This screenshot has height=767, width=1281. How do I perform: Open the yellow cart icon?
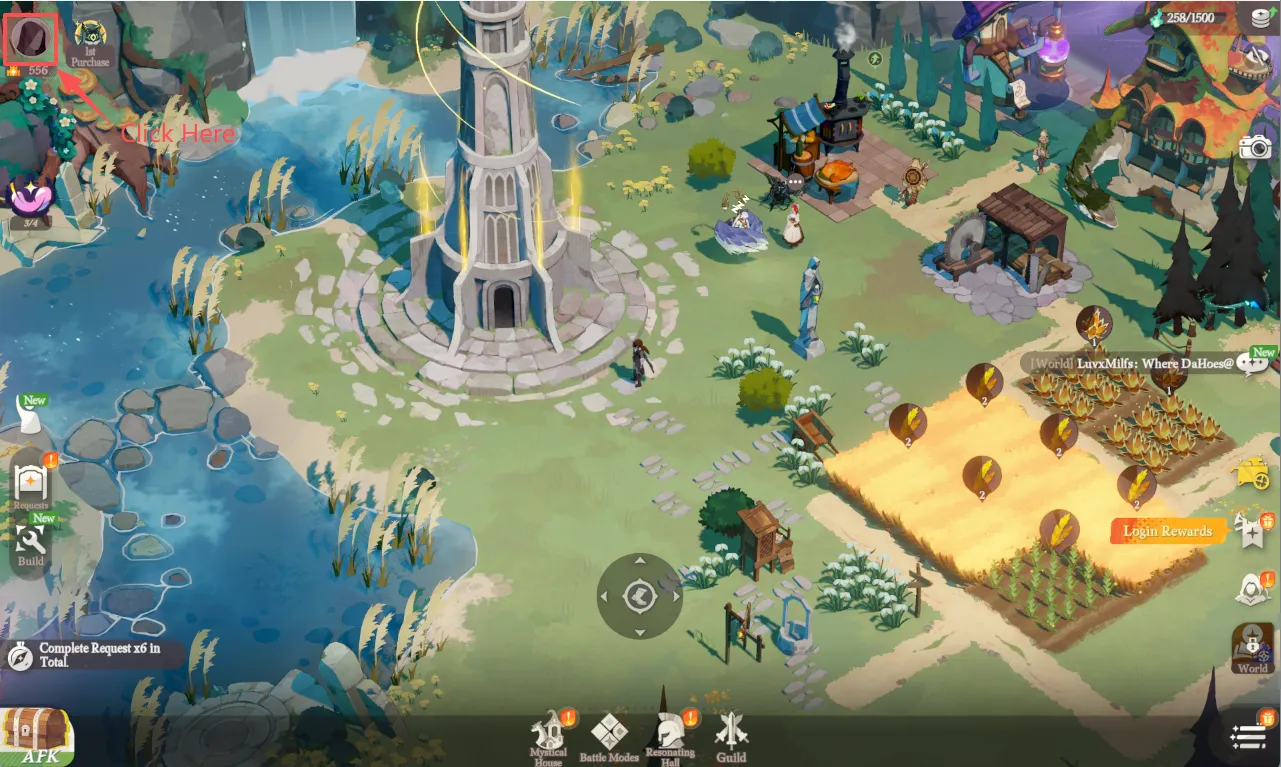pyautogui.click(x=1253, y=472)
